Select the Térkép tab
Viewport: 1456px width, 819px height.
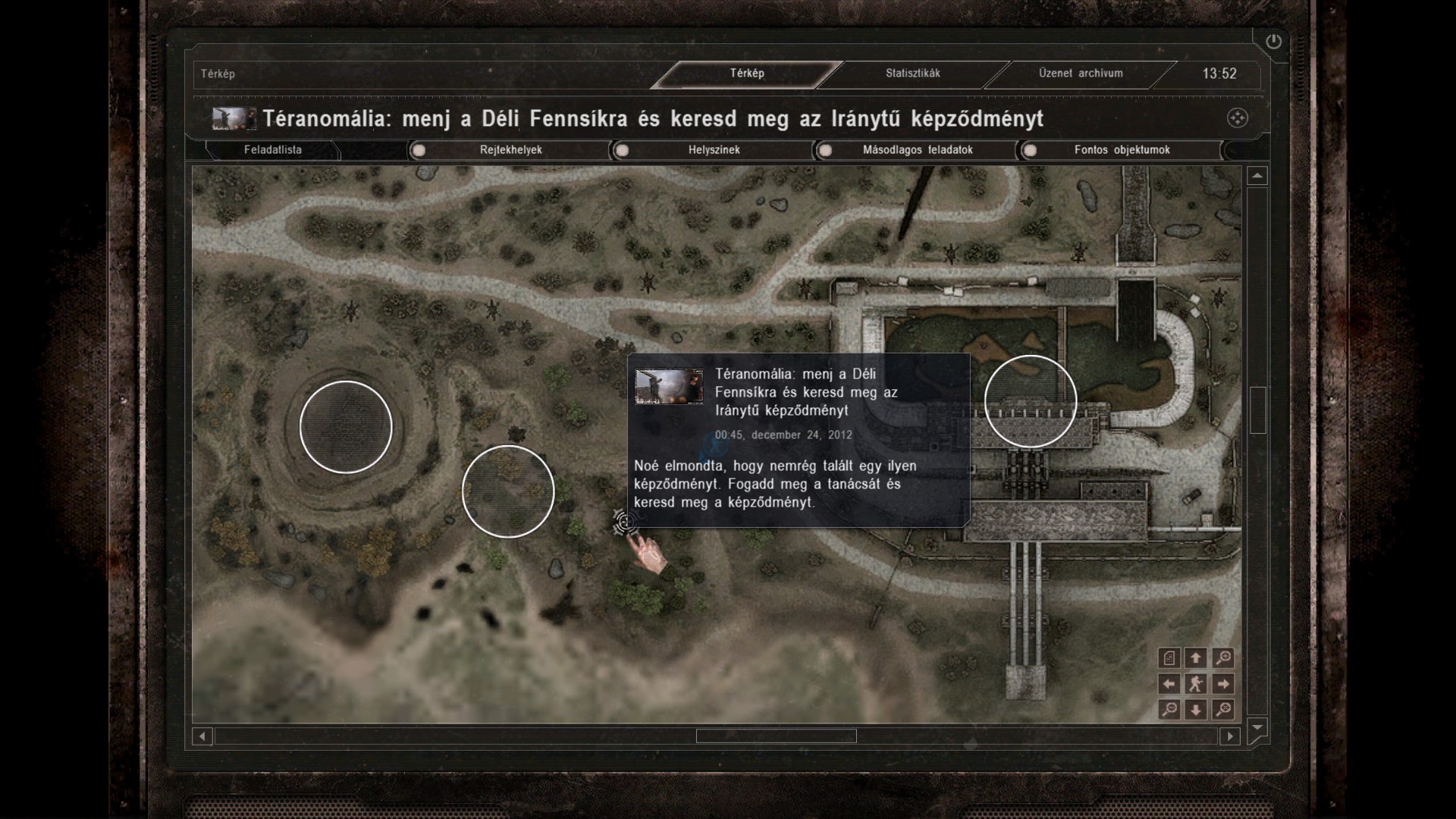click(x=747, y=74)
